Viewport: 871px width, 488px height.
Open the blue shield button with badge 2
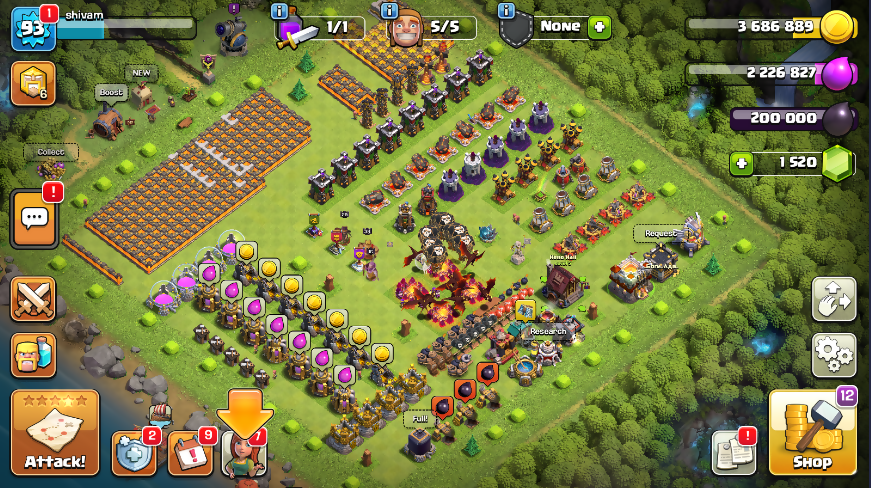134,453
